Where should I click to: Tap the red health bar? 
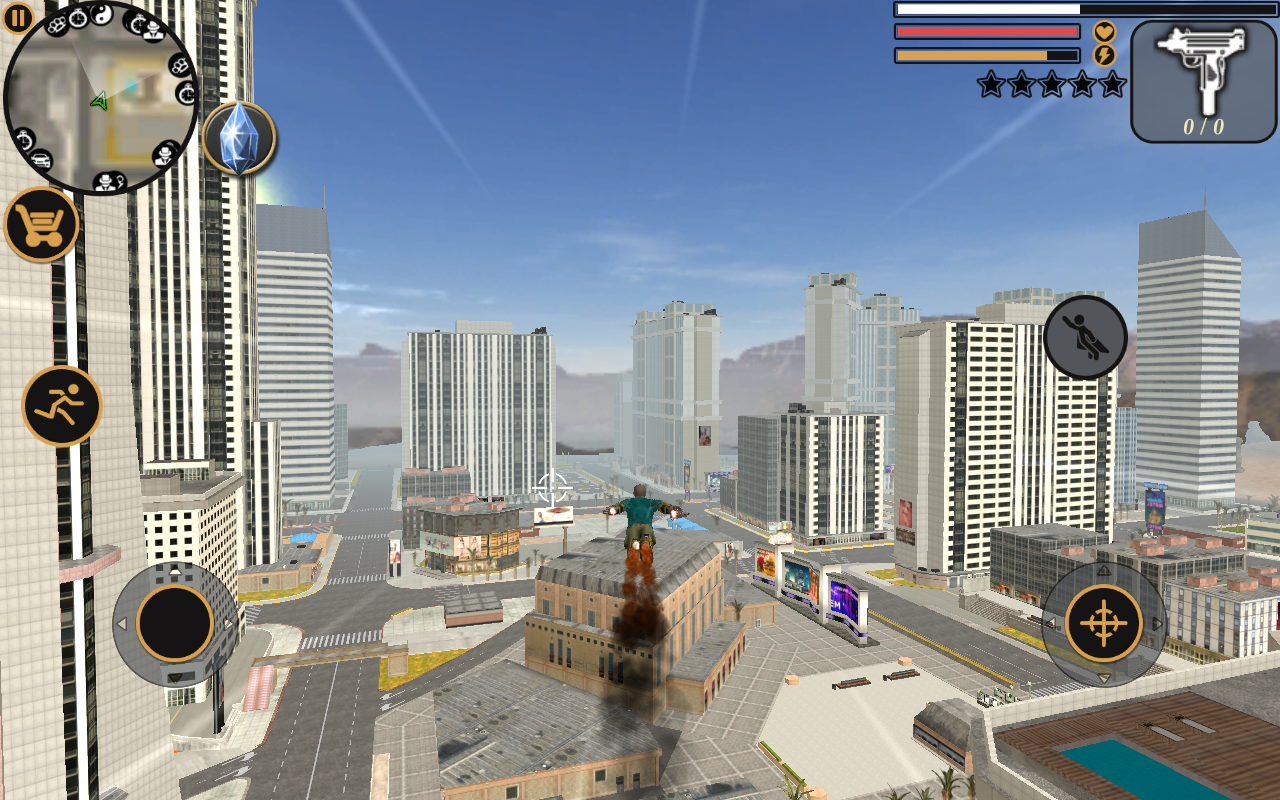point(985,31)
